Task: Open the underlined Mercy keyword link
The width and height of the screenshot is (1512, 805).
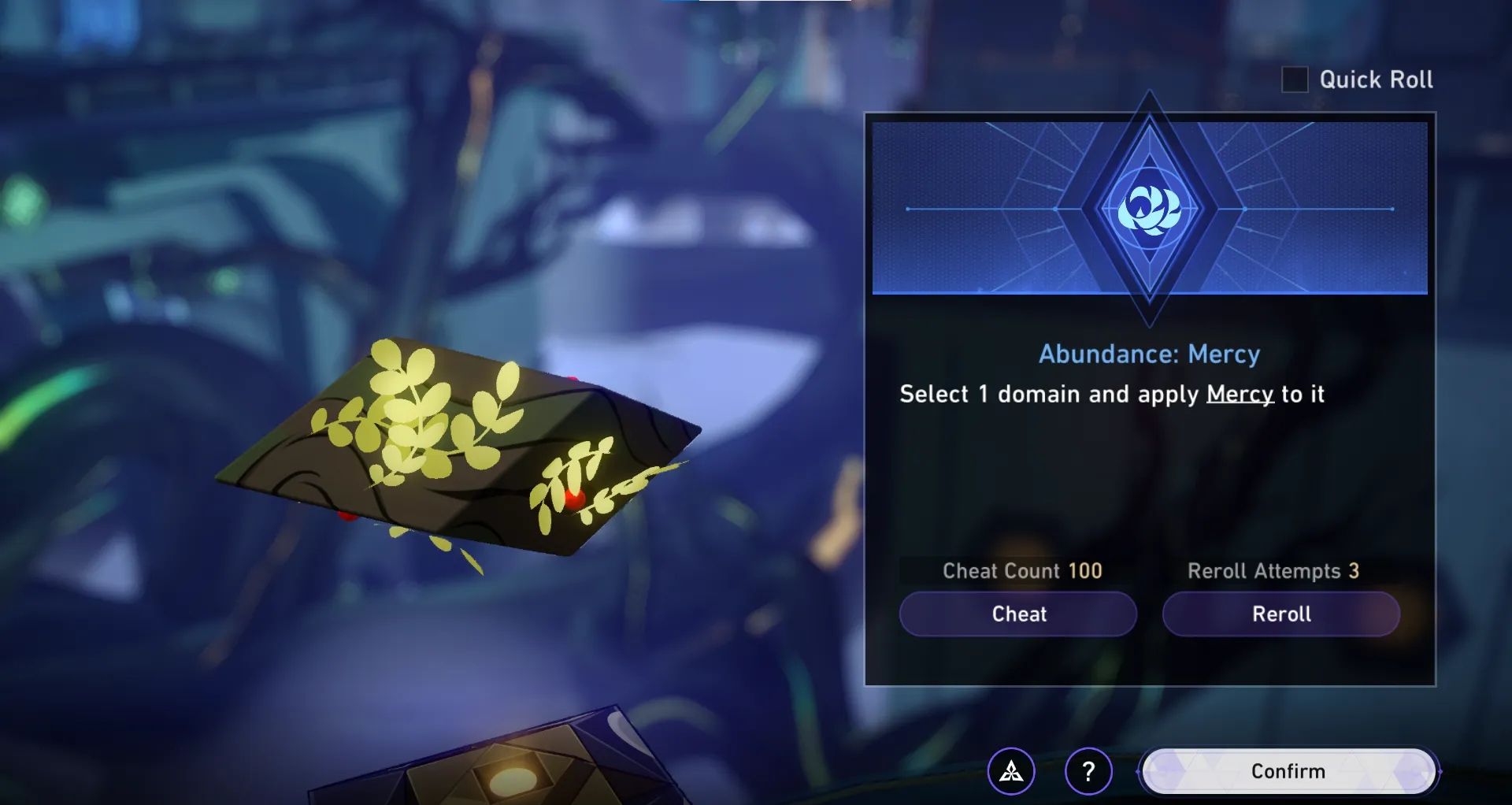Action: click(1240, 394)
